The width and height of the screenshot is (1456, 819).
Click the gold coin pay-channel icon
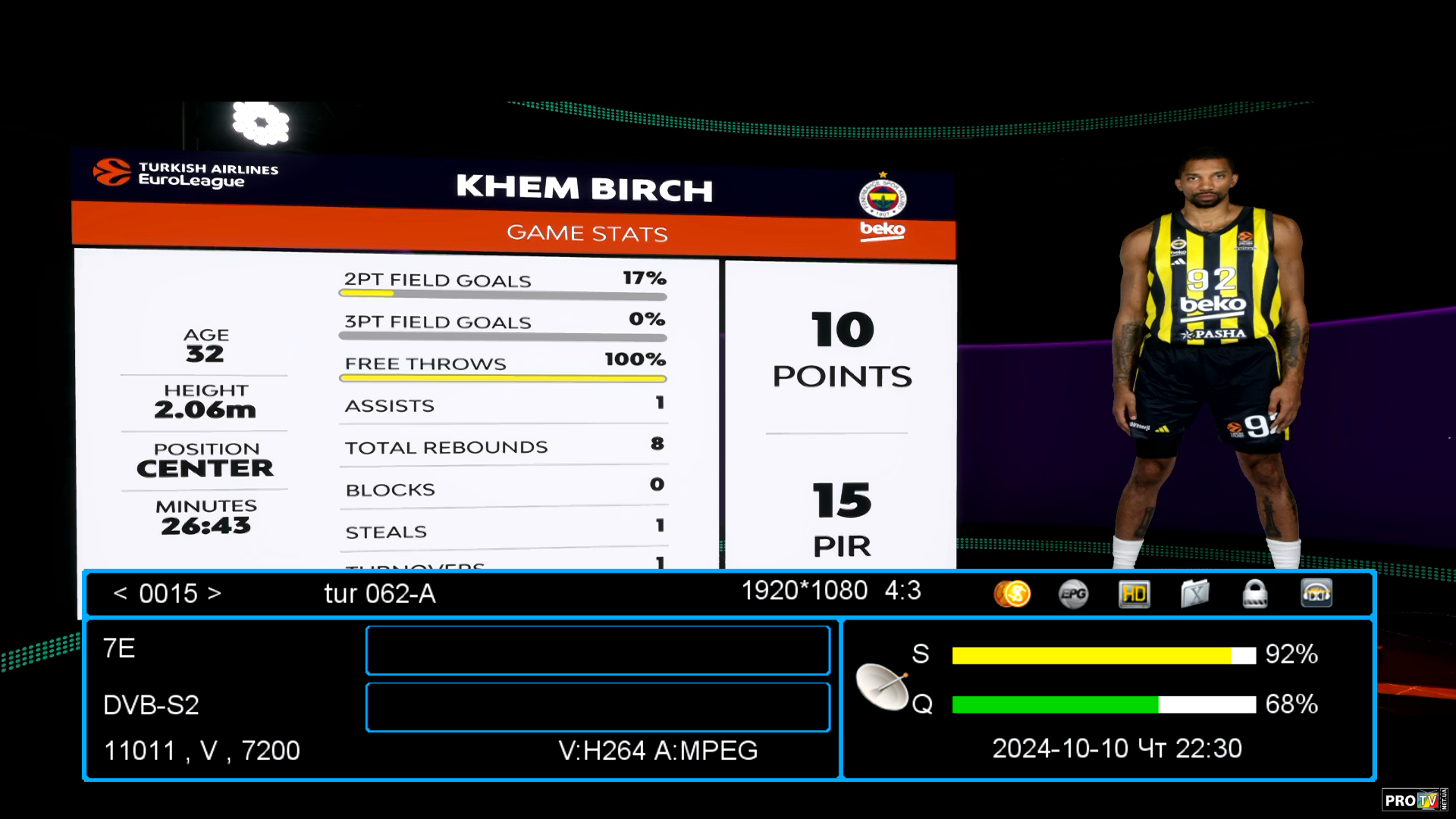(1012, 594)
